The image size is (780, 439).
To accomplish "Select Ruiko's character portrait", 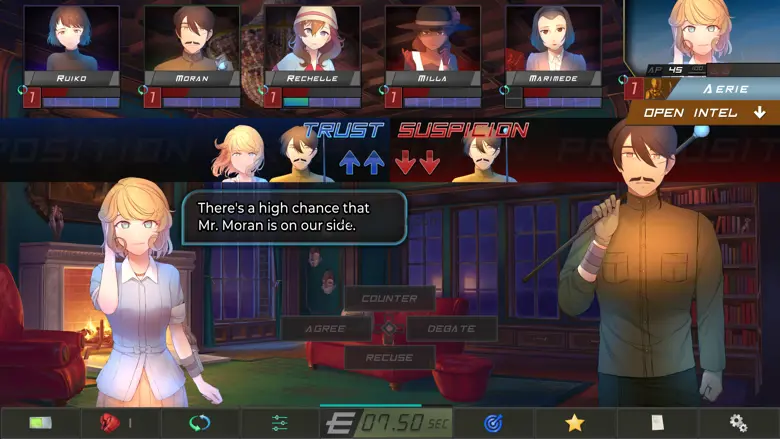I will tap(71, 39).
